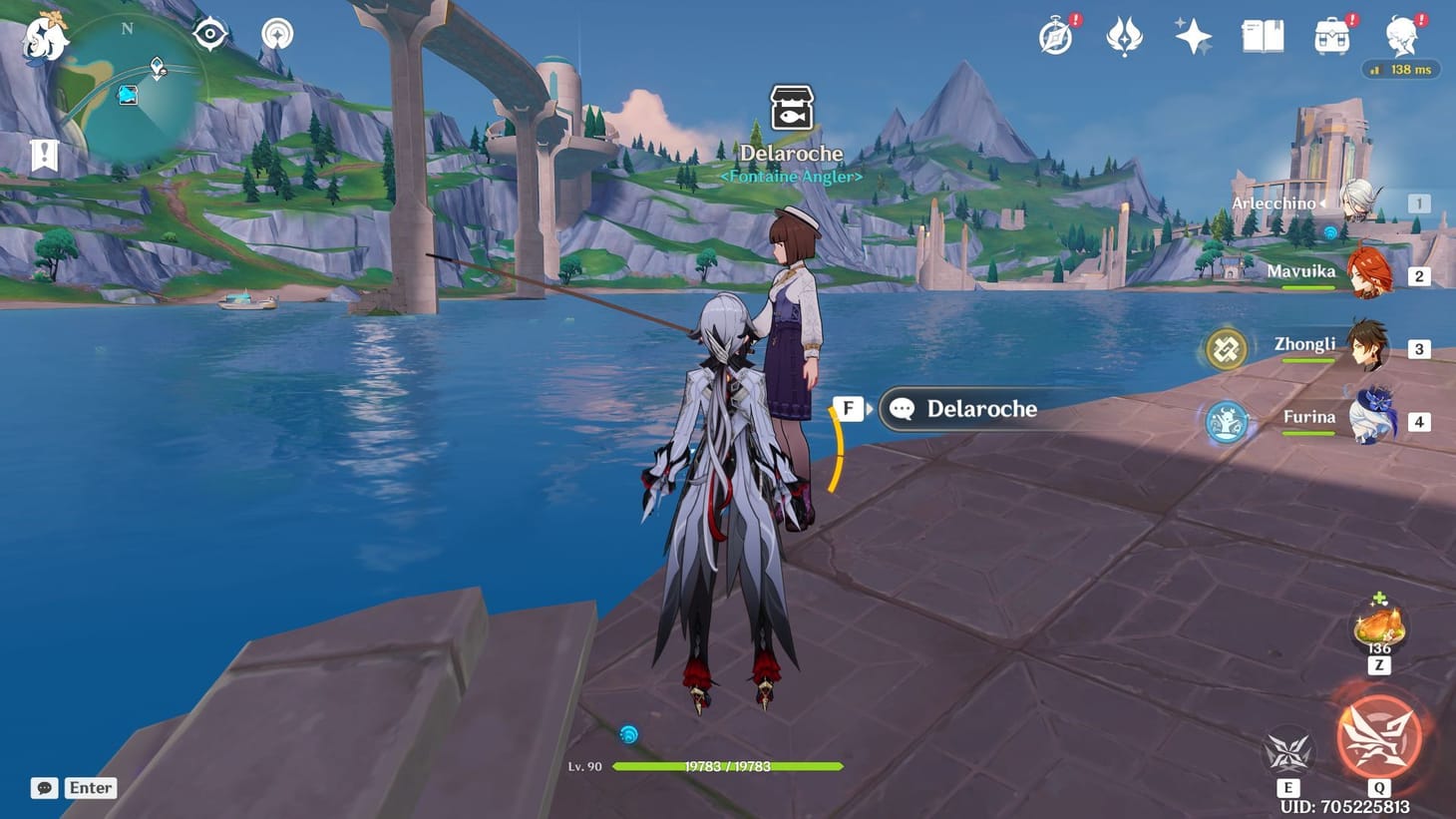Viewport: 1456px width, 819px height.
Task: Talk to Delaroche via the F prompt
Action: 850,408
